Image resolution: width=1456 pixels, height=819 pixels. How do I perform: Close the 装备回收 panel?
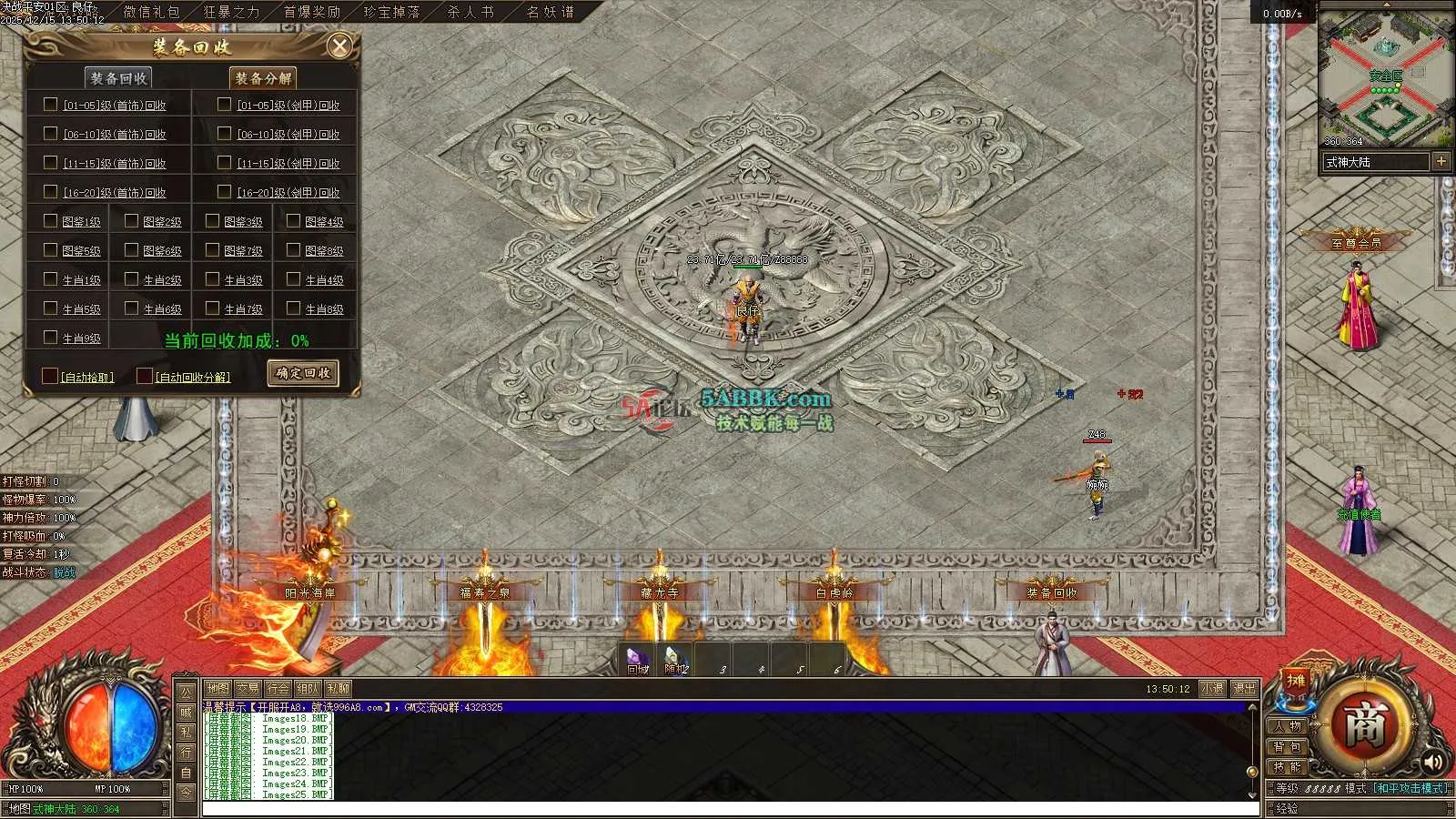click(339, 46)
